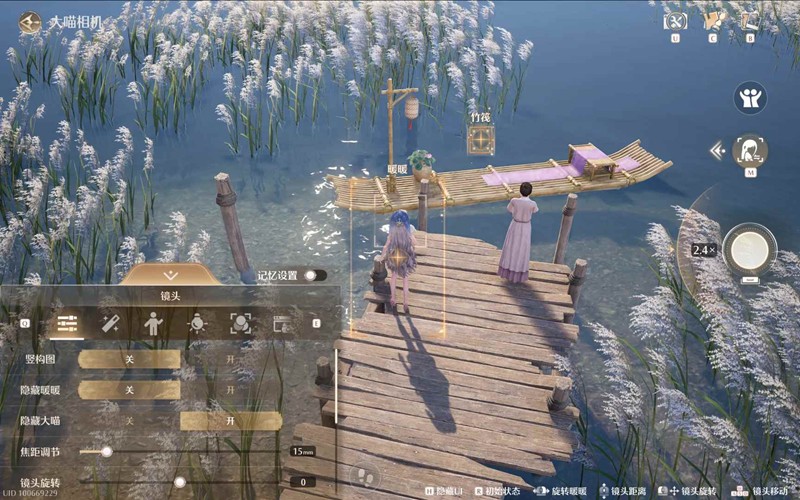Open the character pose tab
The width and height of the screenshot is (800, 500).
coord(153,323)
